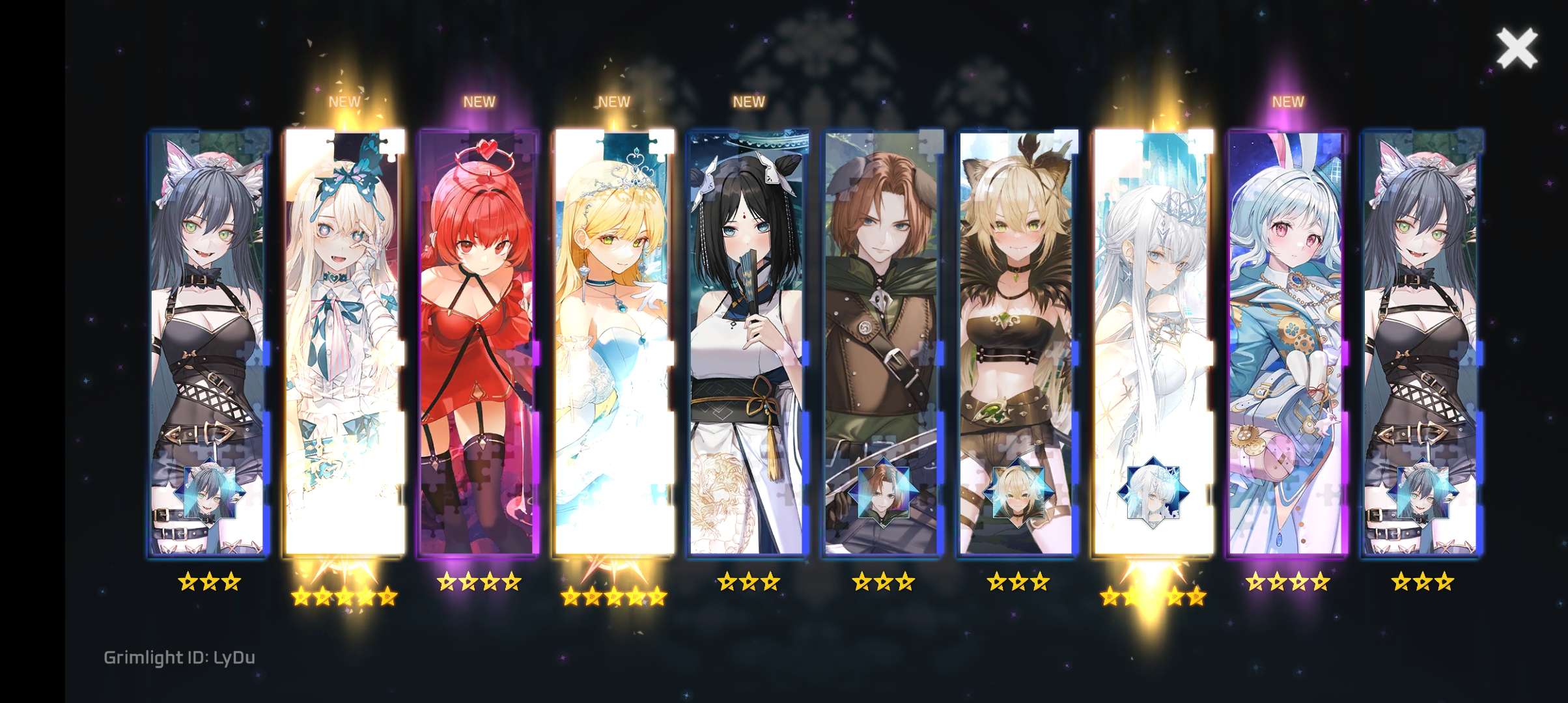Open the blonde princess with tiara card
1568x703 pixels.
coord(613,342)
